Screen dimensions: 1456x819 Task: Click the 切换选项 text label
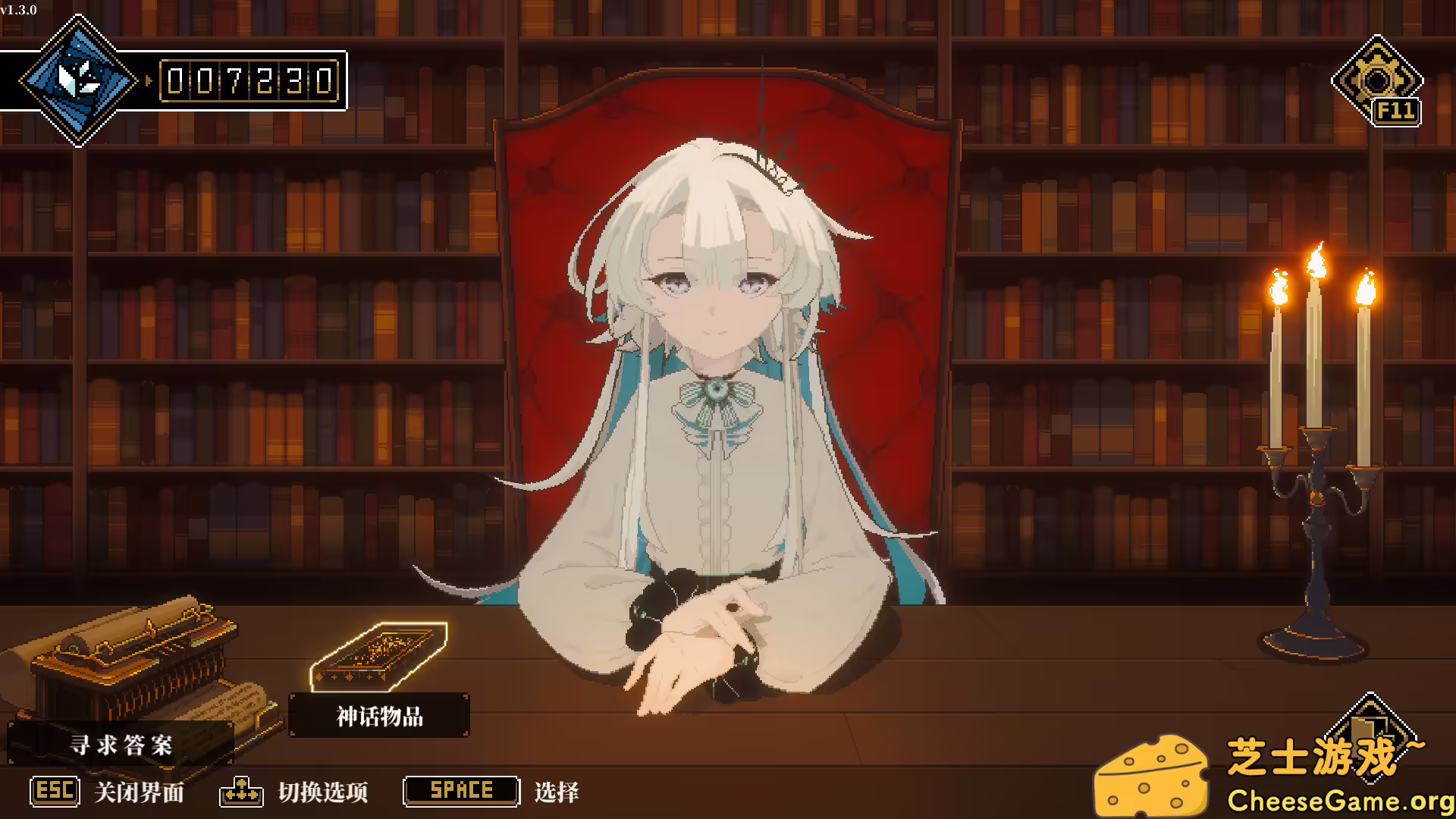click(x=325, y=791)
